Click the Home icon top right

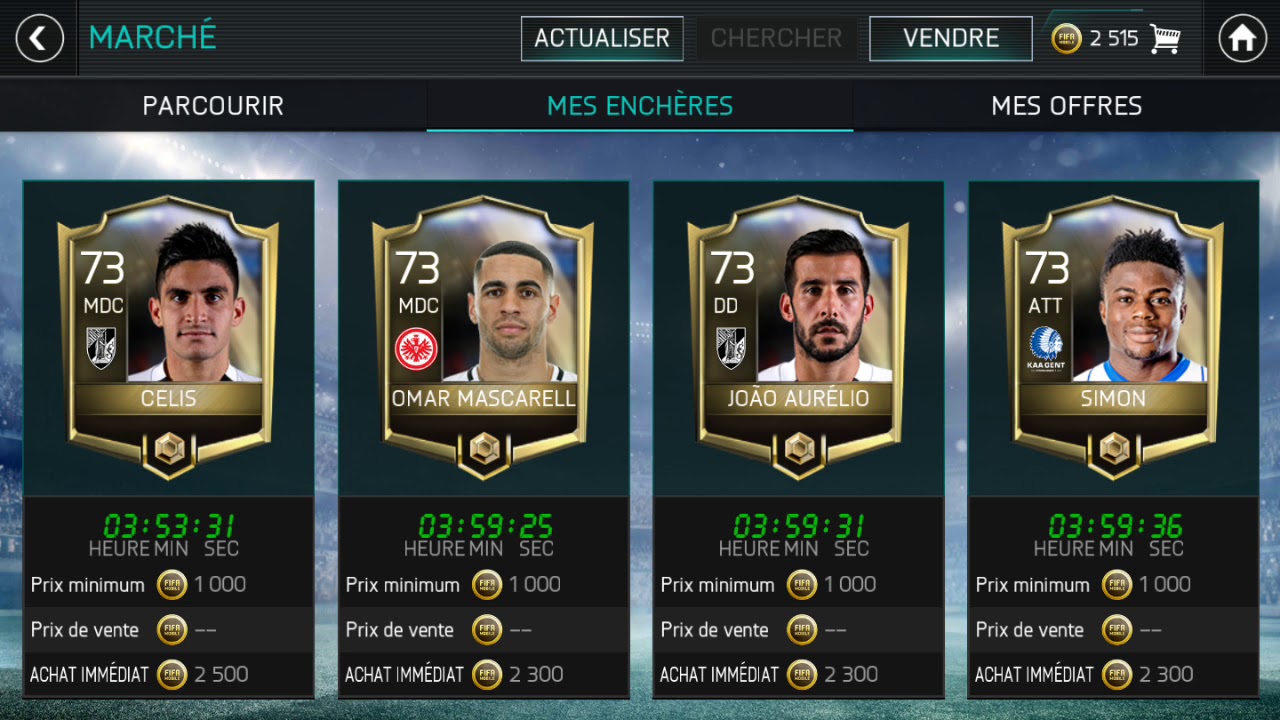[x=1241, y=38]
